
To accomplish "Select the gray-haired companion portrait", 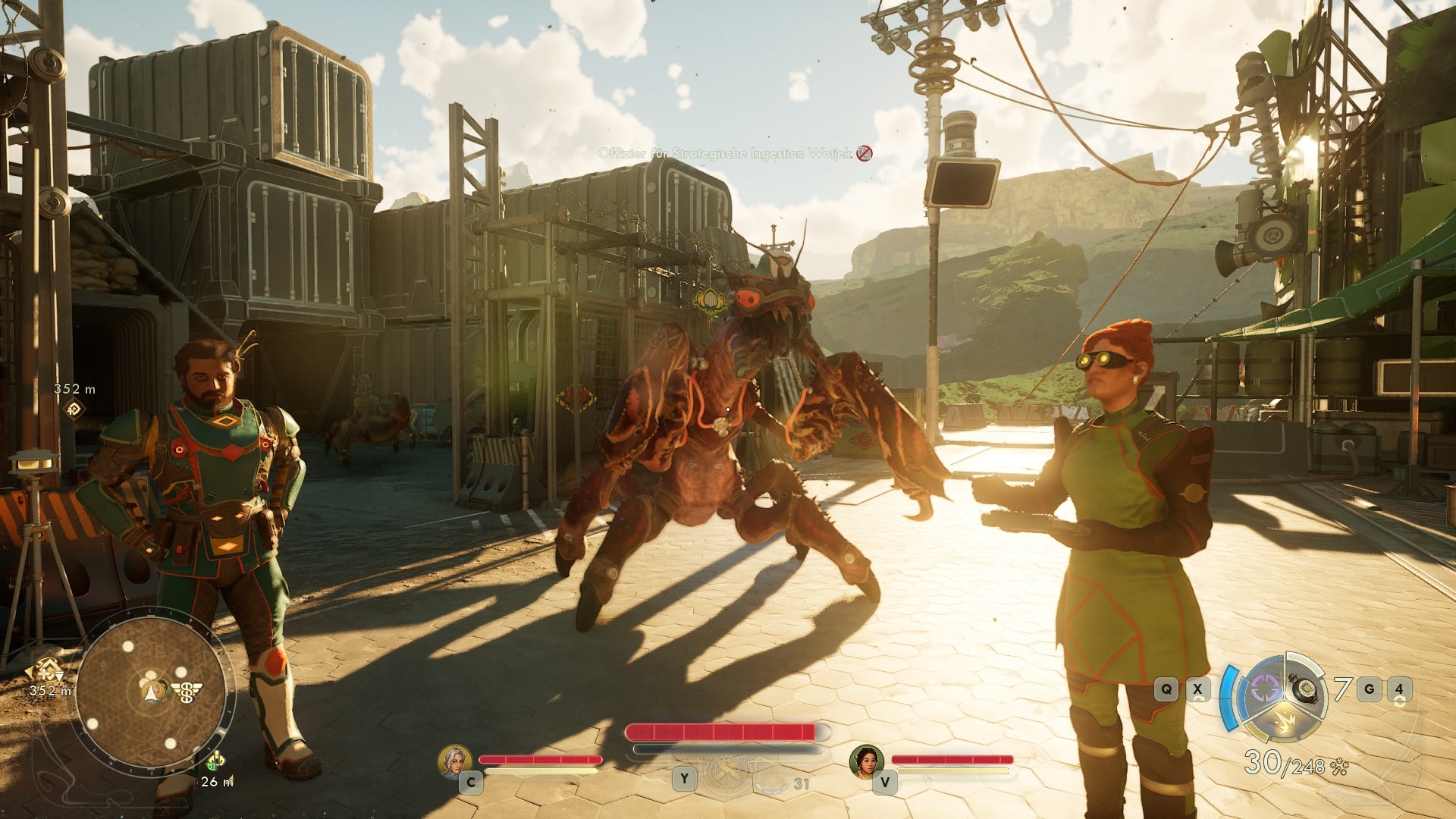I will pyautogui.click(x=454, y=761).
